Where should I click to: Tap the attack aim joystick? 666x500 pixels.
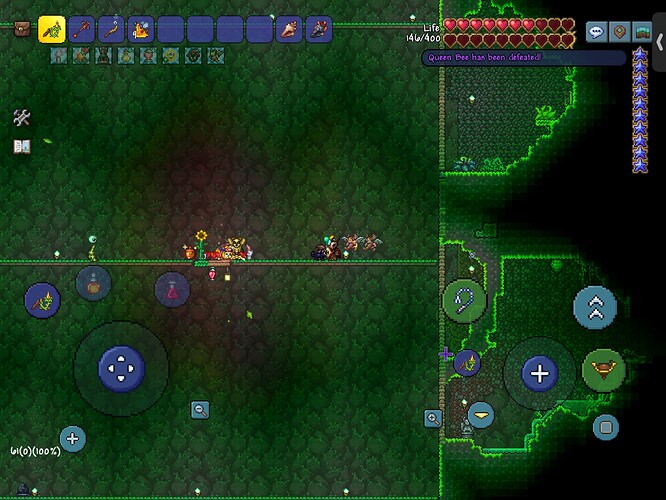point(540,374)
